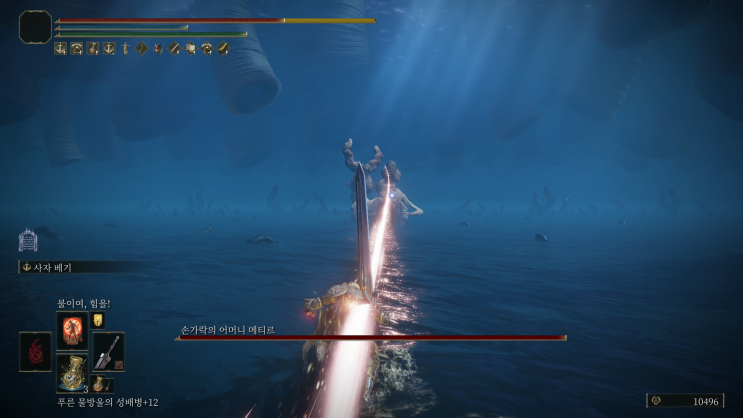Click the empty character portrait frame
743x418 pixels.
click(35, 25)
